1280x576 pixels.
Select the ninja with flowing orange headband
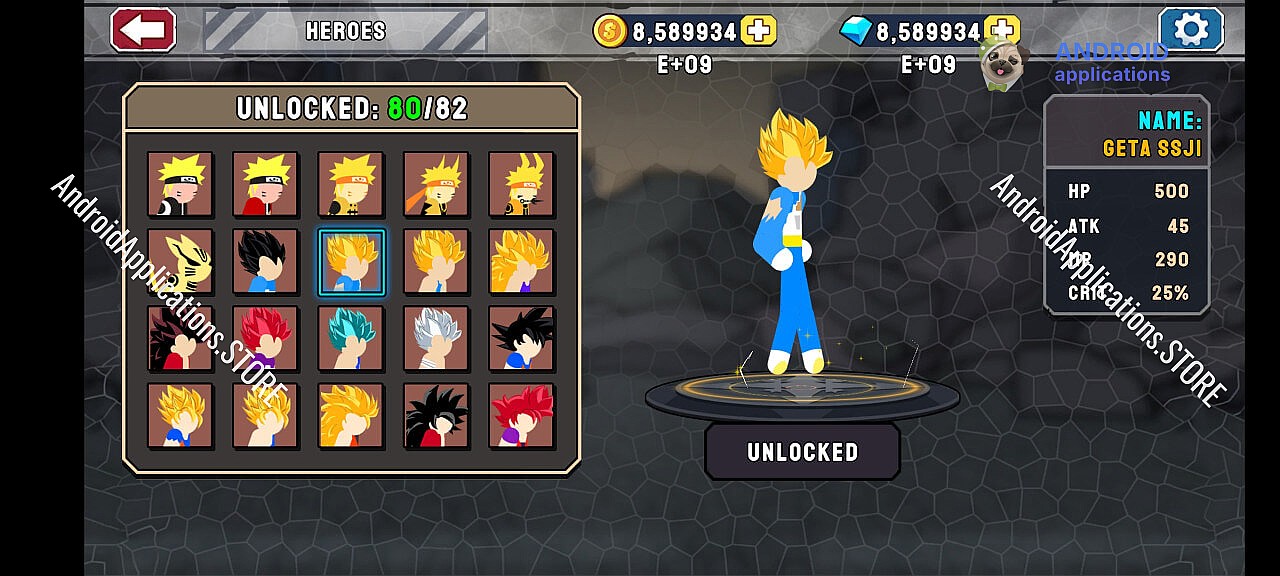click(x=436, y=185)
